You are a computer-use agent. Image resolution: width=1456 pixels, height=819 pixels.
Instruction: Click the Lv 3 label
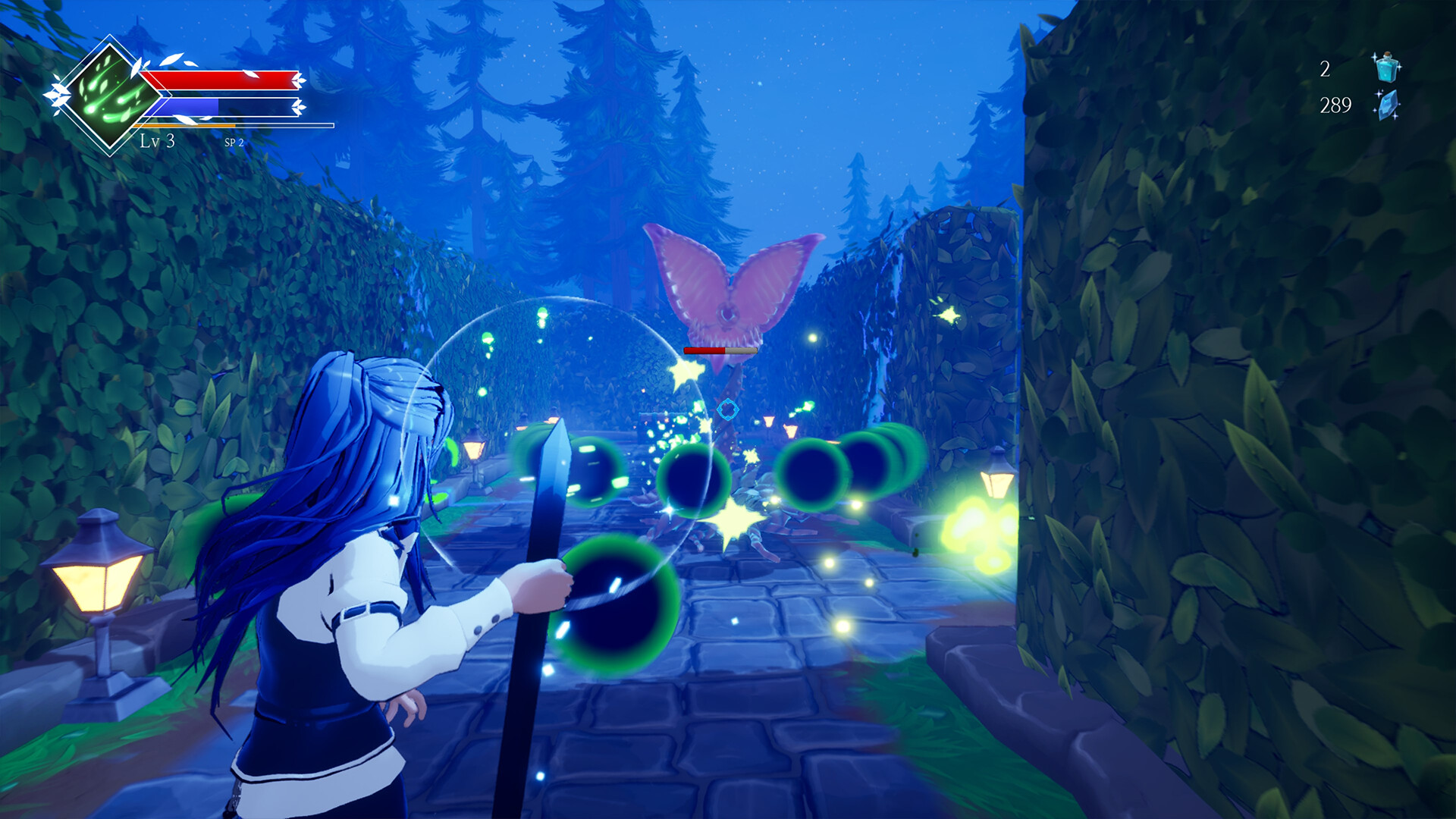156,141
